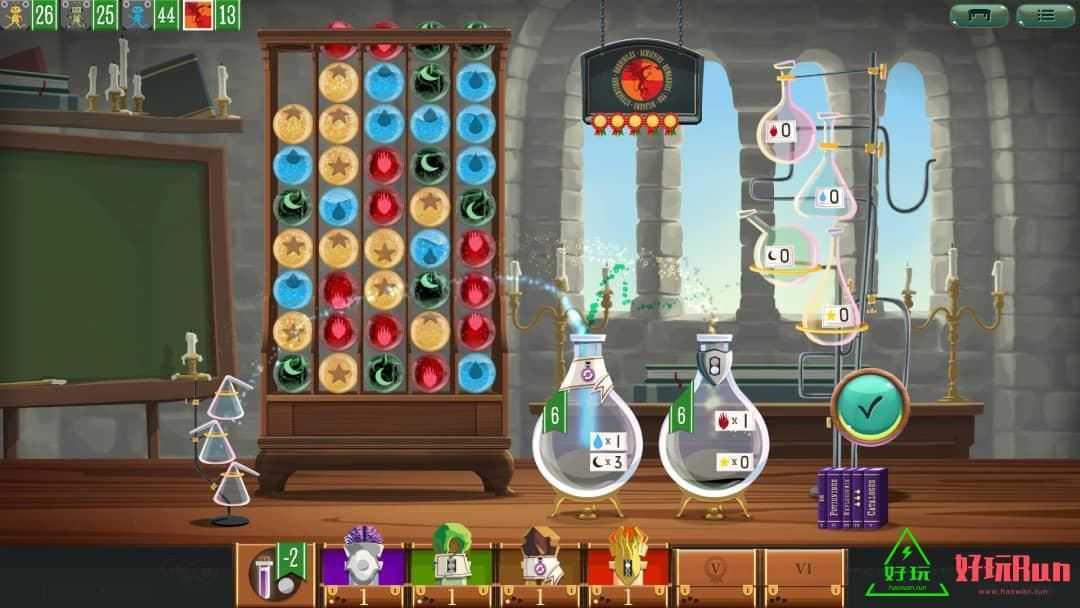Select the blue robot player portrait

coord(136,14)
